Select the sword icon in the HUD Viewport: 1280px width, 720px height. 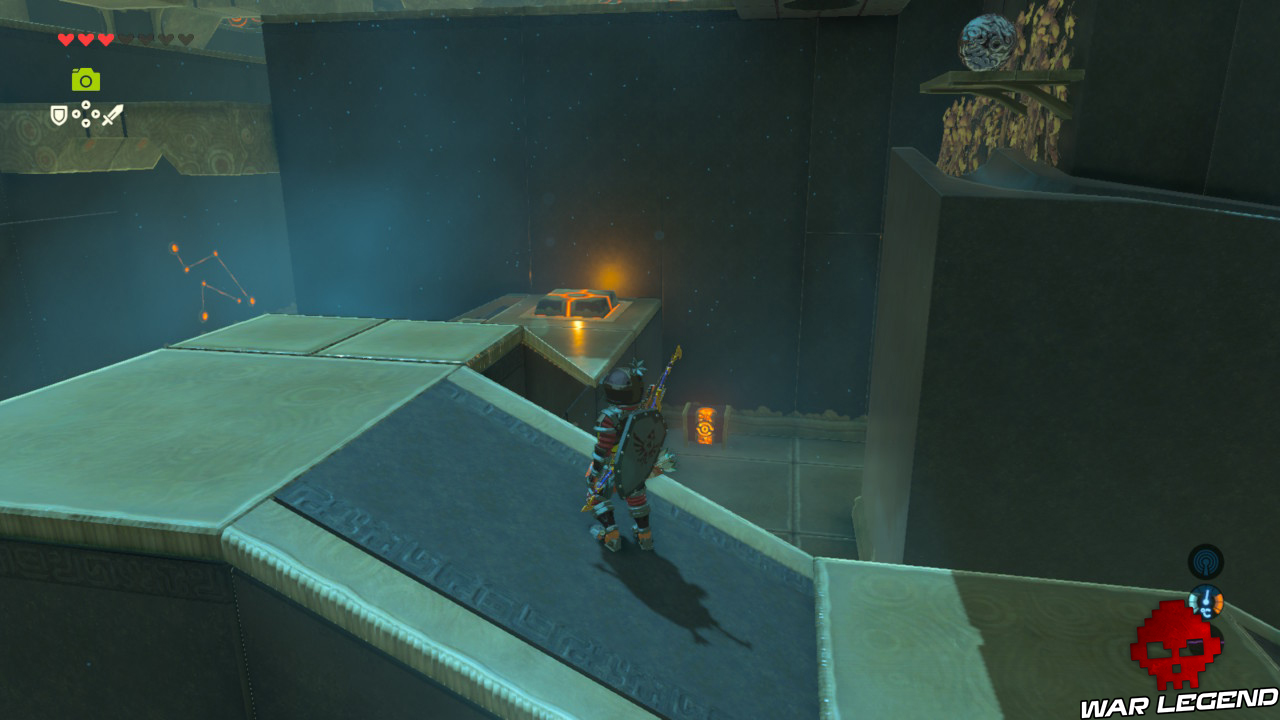coord(112,116)
